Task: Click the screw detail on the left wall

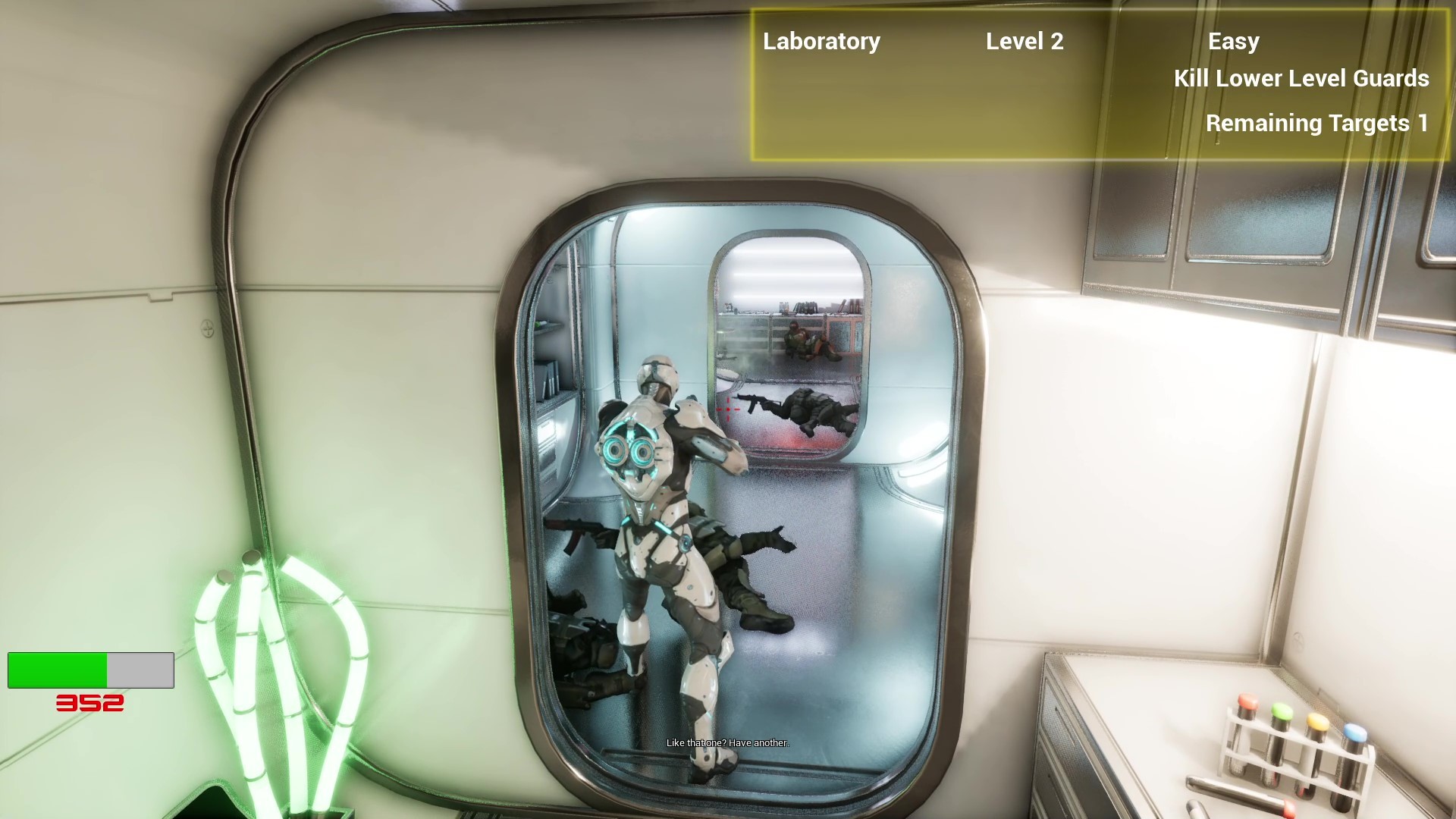Action: pyautogui.click(x=206, y=329)
